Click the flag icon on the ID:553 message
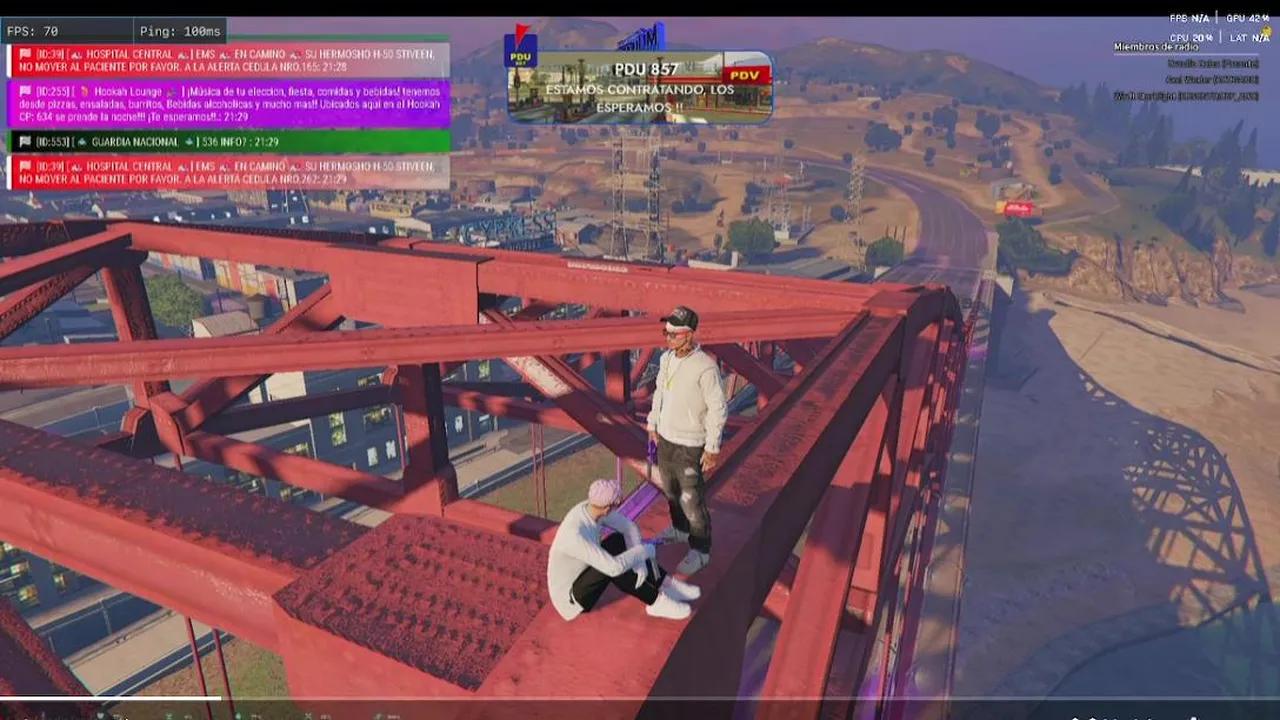The image size is (1280, 720). (x=23, y=142)
